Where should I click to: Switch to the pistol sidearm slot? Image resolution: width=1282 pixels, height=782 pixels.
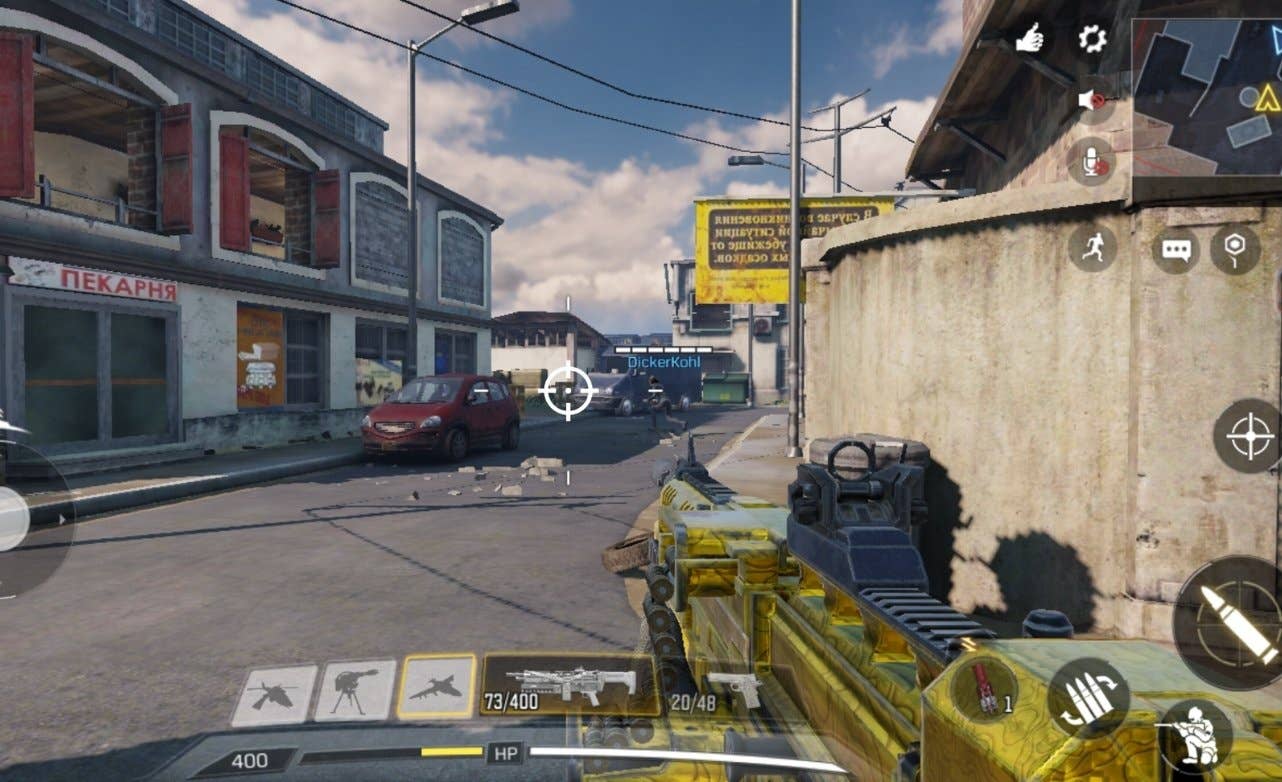[x=710, y=688]
